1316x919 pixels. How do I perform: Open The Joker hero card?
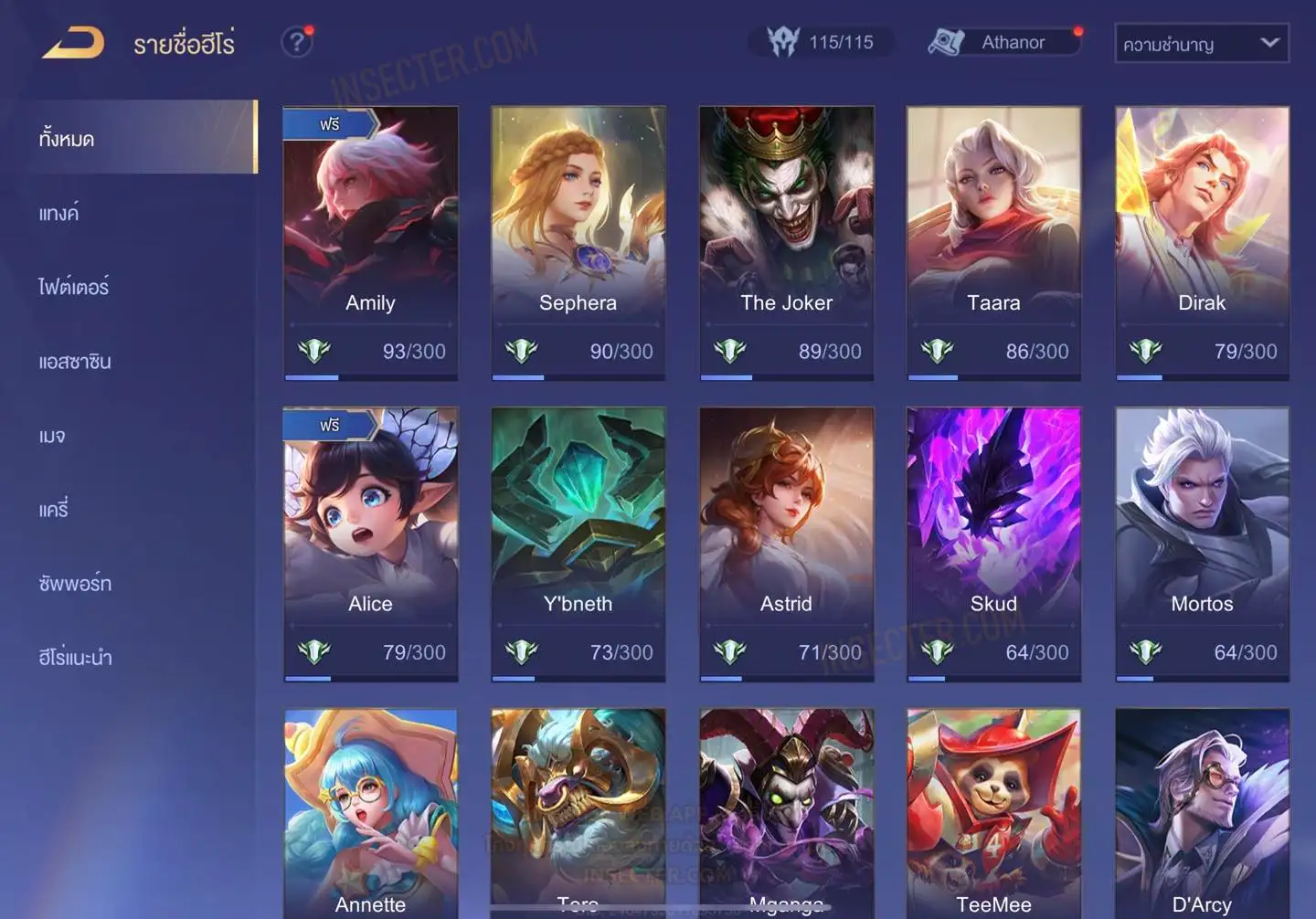[x=786, y=242]
